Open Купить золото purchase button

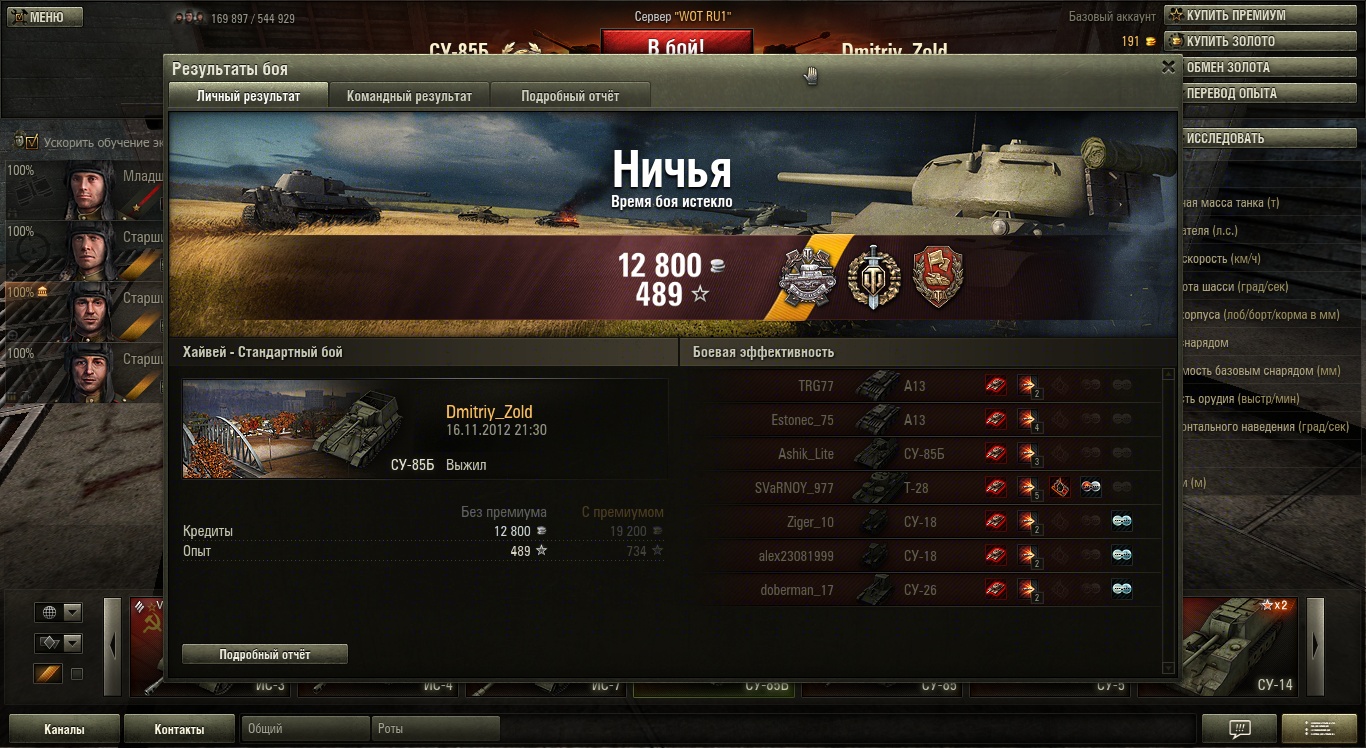[1264, 42]
